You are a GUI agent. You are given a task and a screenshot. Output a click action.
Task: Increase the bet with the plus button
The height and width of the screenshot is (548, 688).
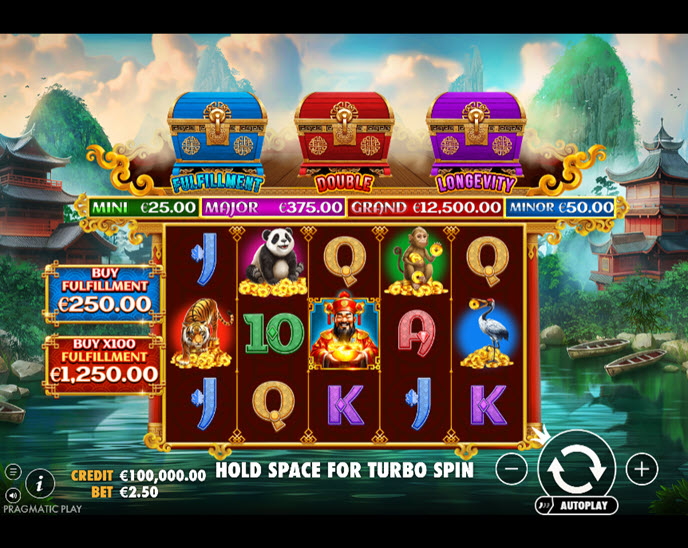(641, 468)
